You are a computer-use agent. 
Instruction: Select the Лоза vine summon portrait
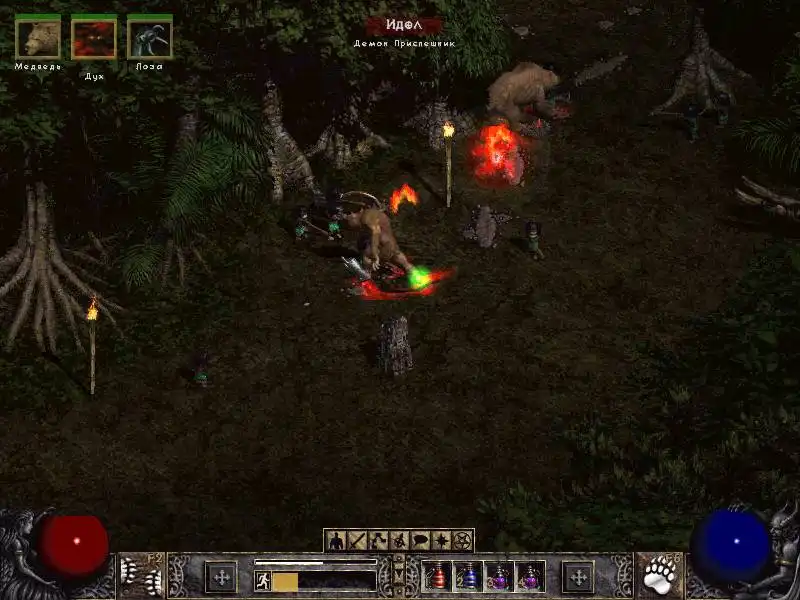[x=150, y=38]
